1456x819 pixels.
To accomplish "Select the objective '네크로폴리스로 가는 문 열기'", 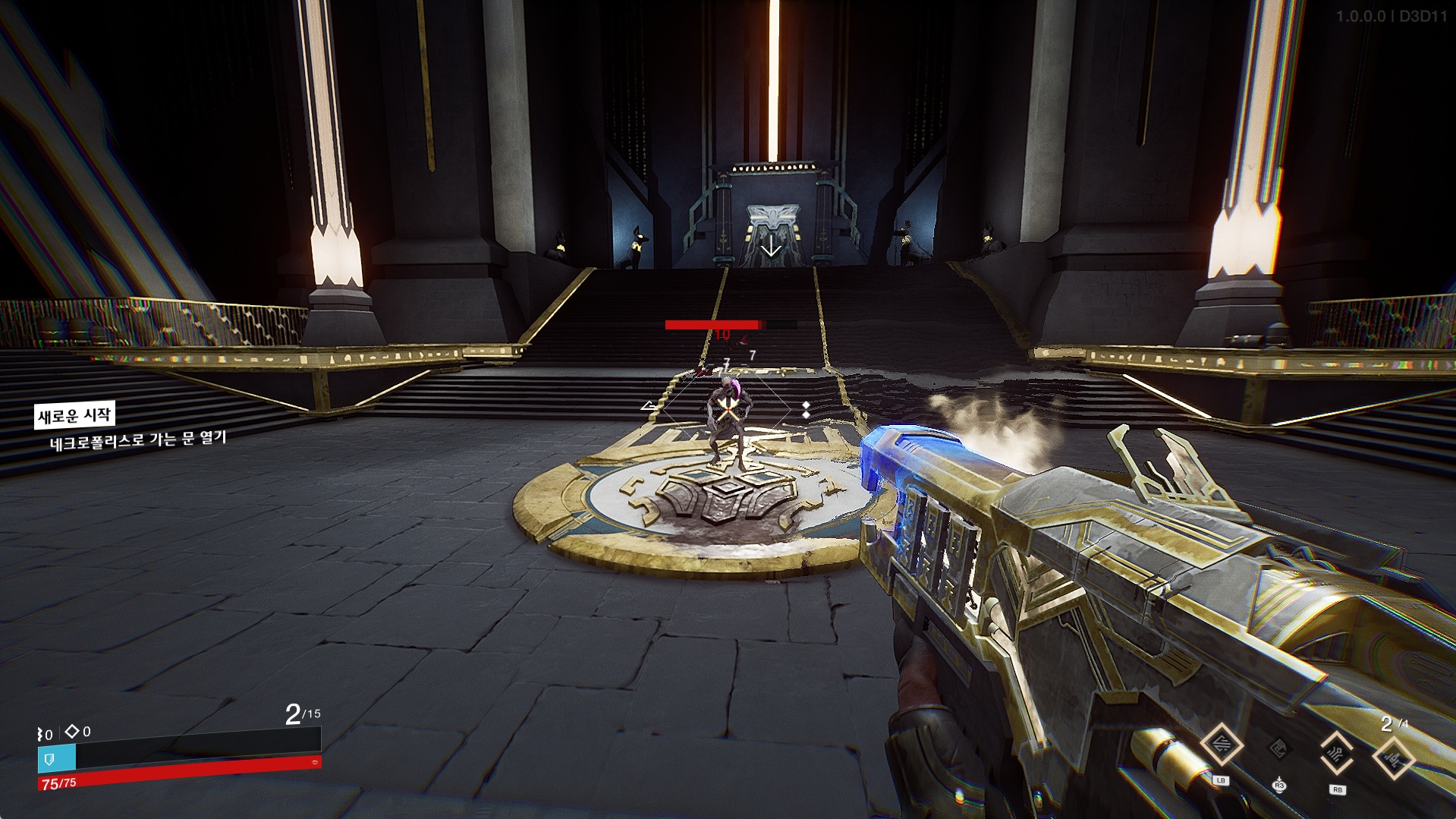I will [x=138, y=439].
